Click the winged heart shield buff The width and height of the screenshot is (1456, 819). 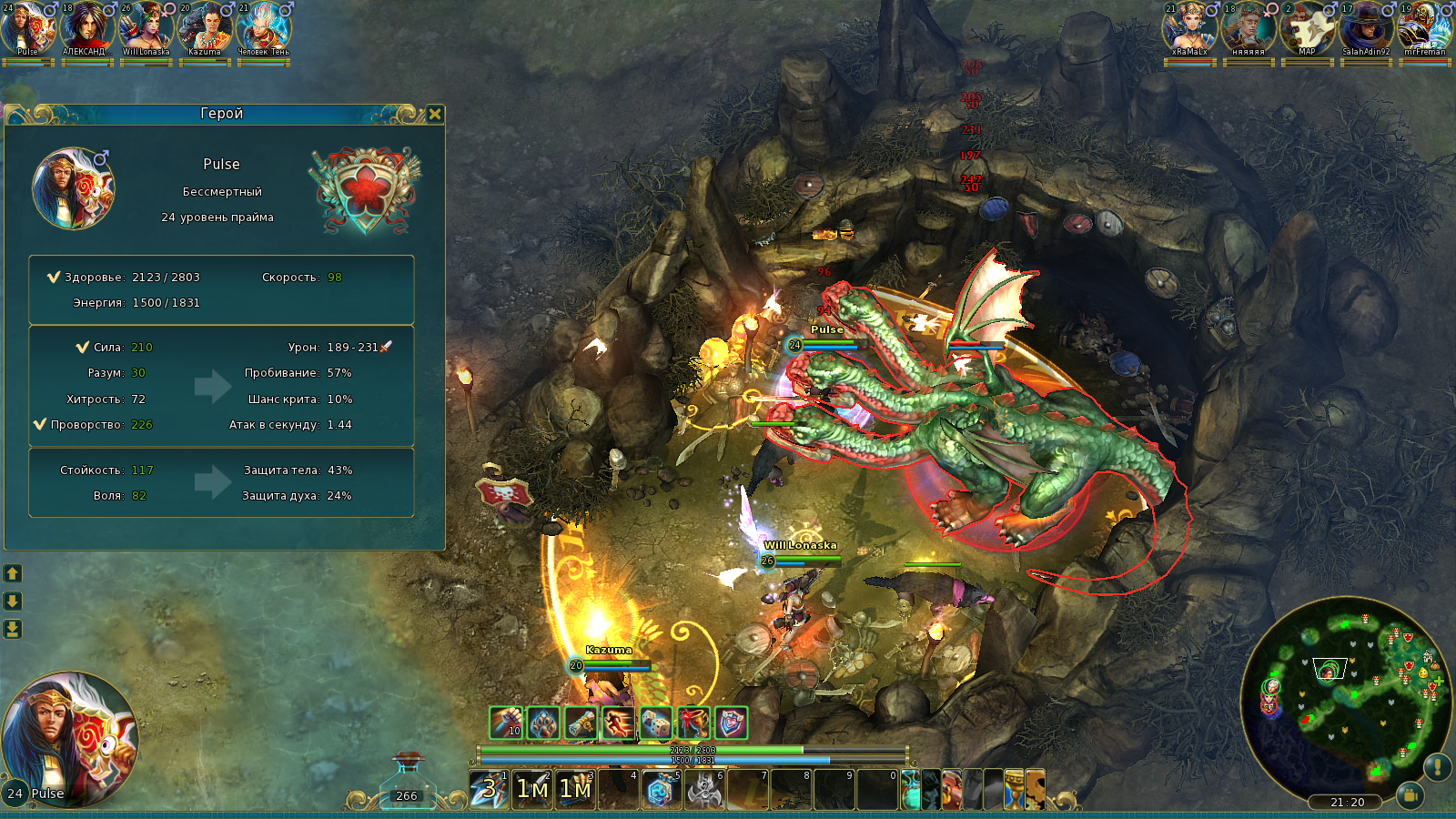(x=731, y=723)
